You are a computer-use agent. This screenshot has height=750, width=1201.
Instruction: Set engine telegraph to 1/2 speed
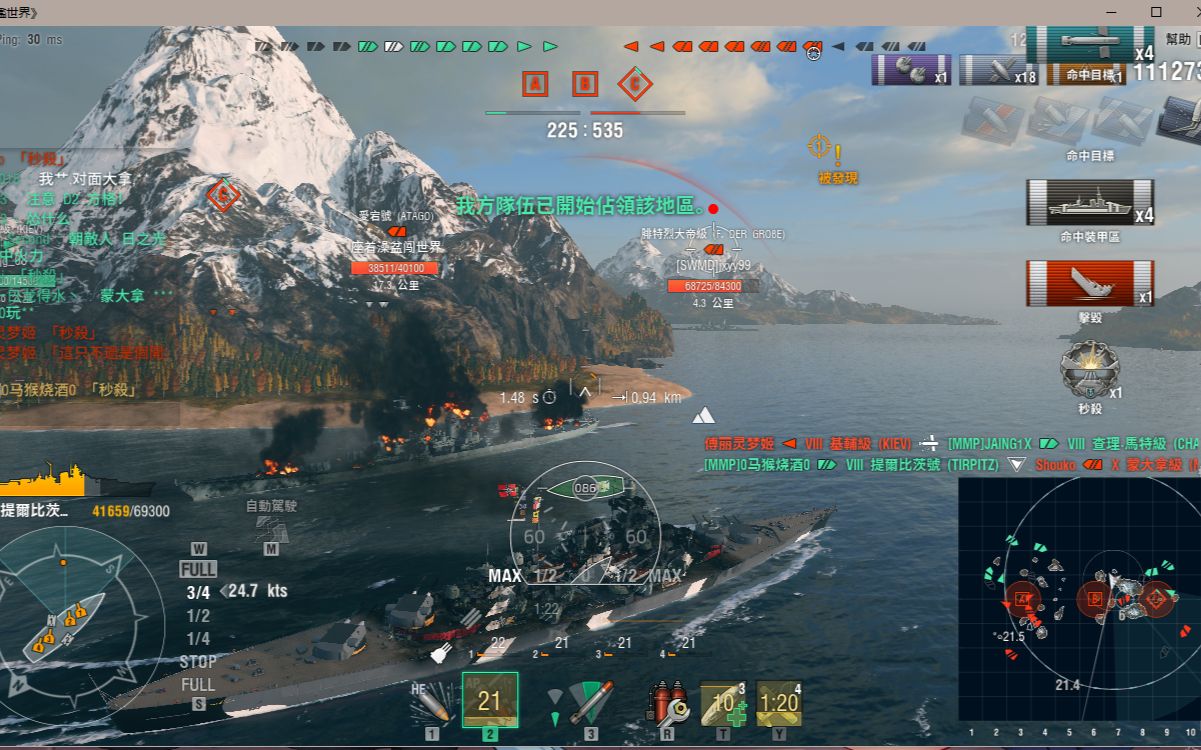coord(198,616)
